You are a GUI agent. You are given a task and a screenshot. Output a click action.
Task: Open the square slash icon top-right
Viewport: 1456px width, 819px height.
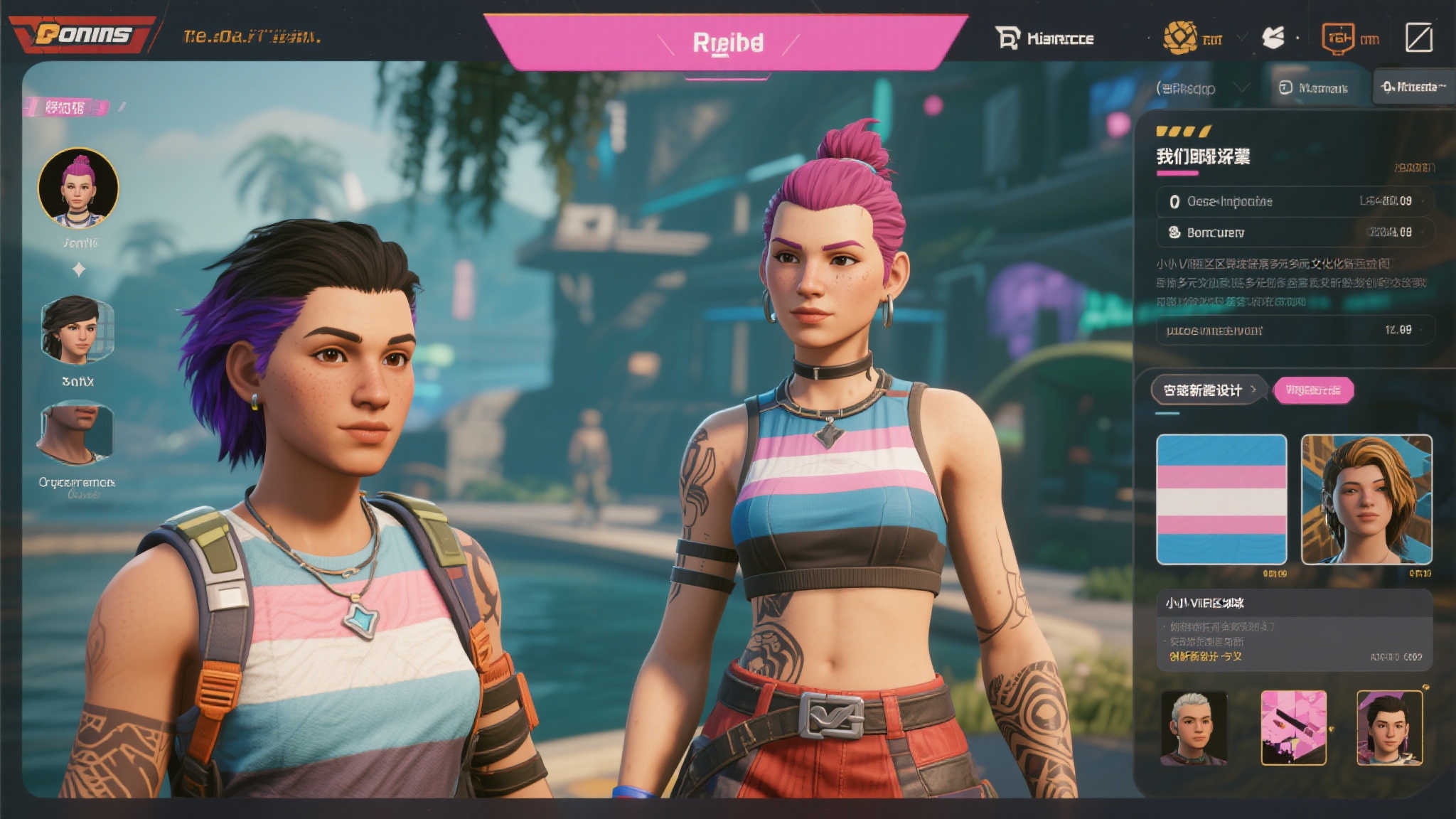[x=1418, y=38]
